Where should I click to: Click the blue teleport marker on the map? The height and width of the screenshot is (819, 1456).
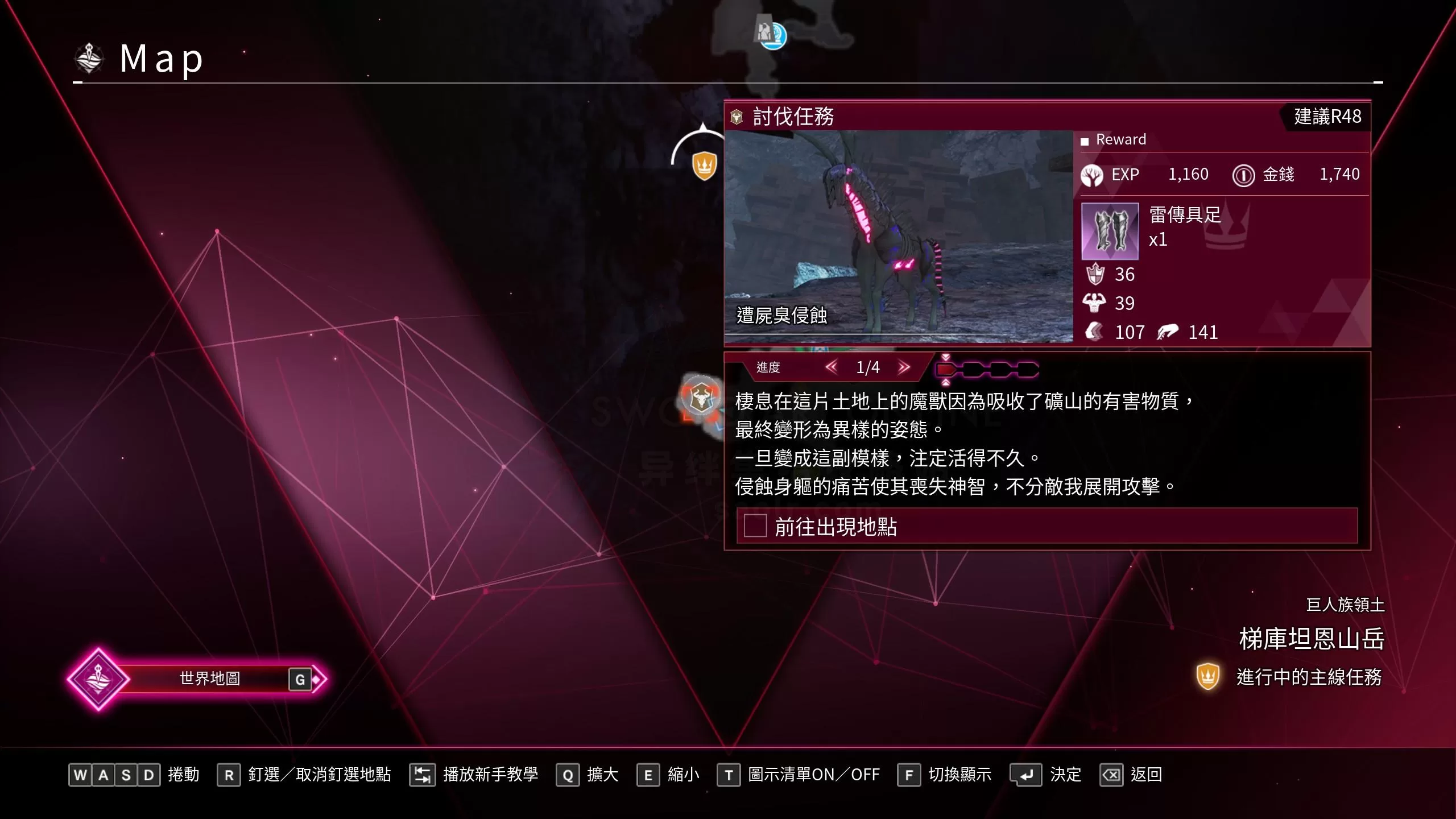tap(772, 35)
